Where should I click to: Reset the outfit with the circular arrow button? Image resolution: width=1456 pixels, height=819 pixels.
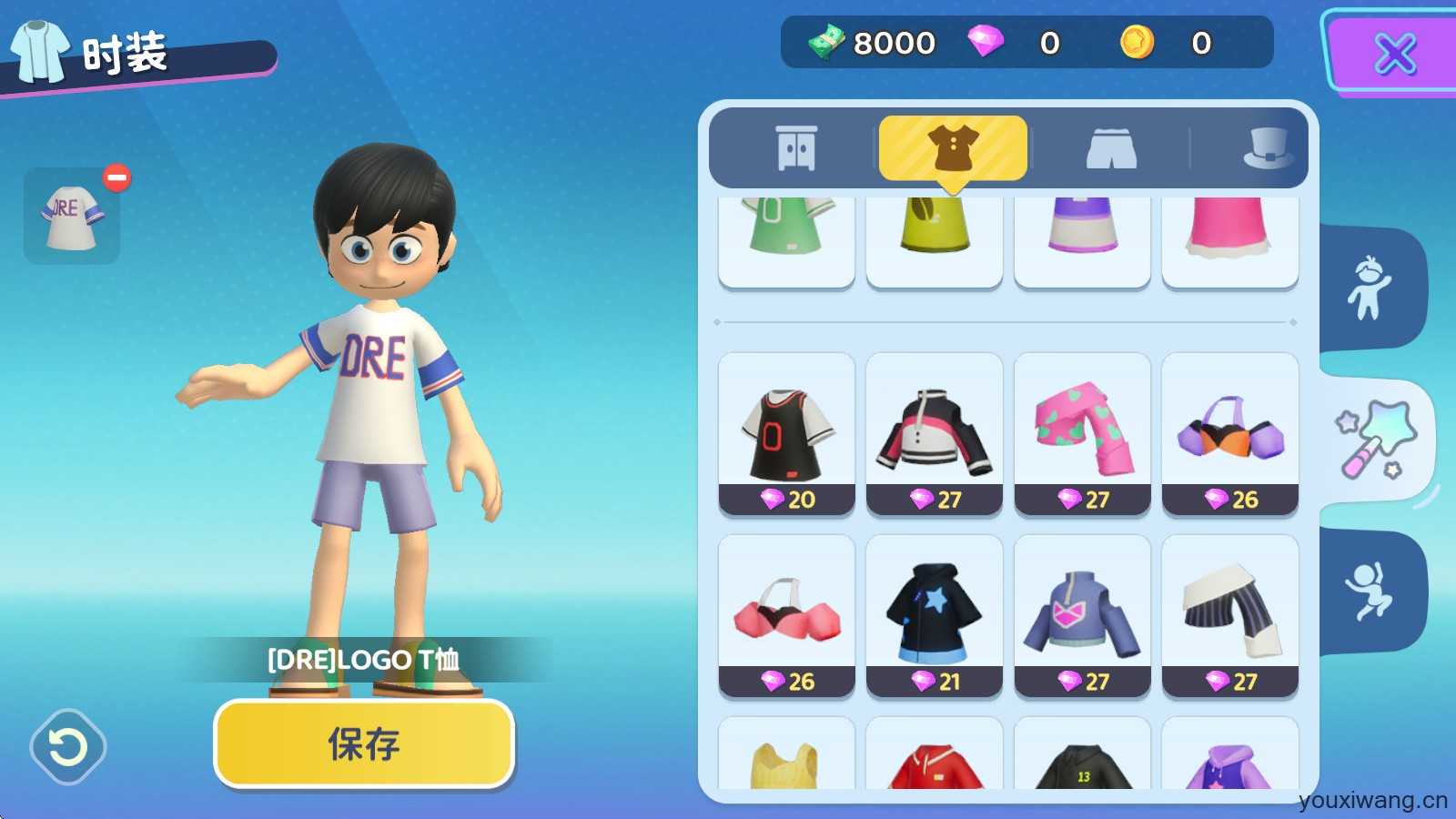point(68,747)
